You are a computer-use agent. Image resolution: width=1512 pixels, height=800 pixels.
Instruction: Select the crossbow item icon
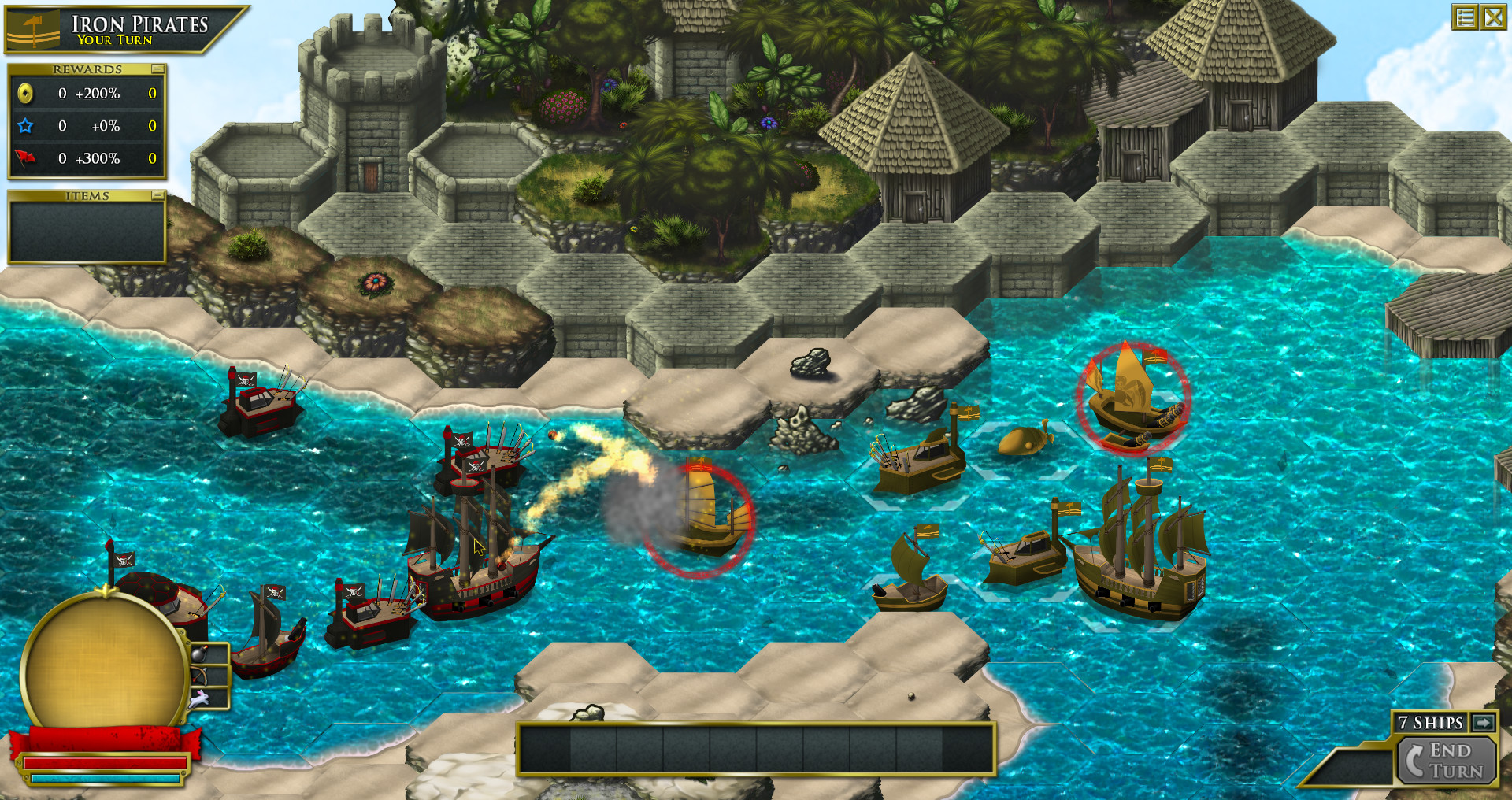tap(198, 676)
